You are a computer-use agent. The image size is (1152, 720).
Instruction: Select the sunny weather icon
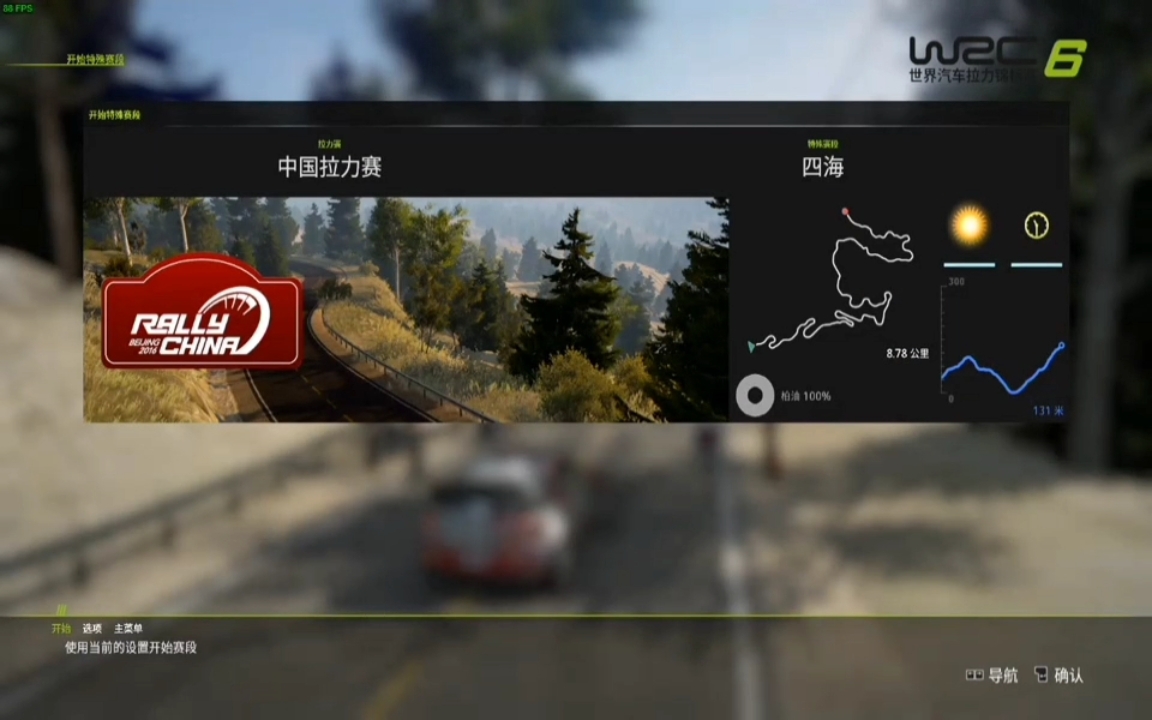(x=969, y=226)
